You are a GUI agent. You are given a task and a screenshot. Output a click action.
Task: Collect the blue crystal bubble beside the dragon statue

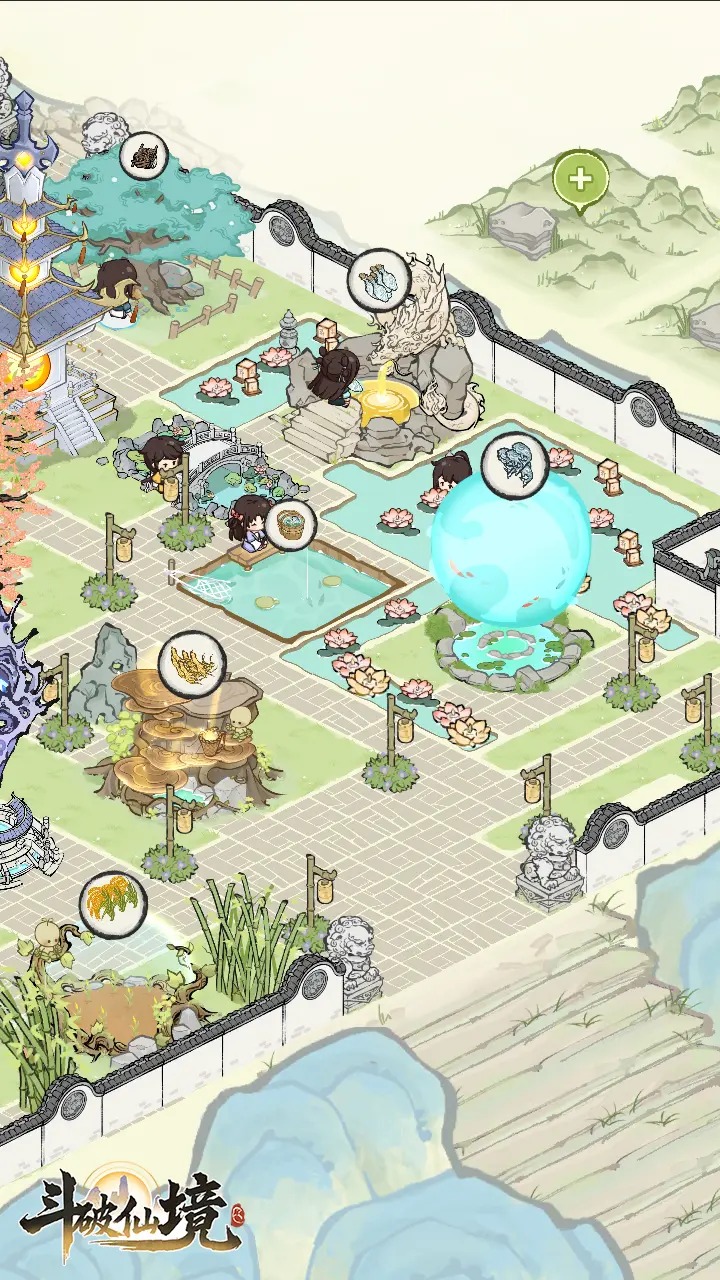click(x=379, y=280)
